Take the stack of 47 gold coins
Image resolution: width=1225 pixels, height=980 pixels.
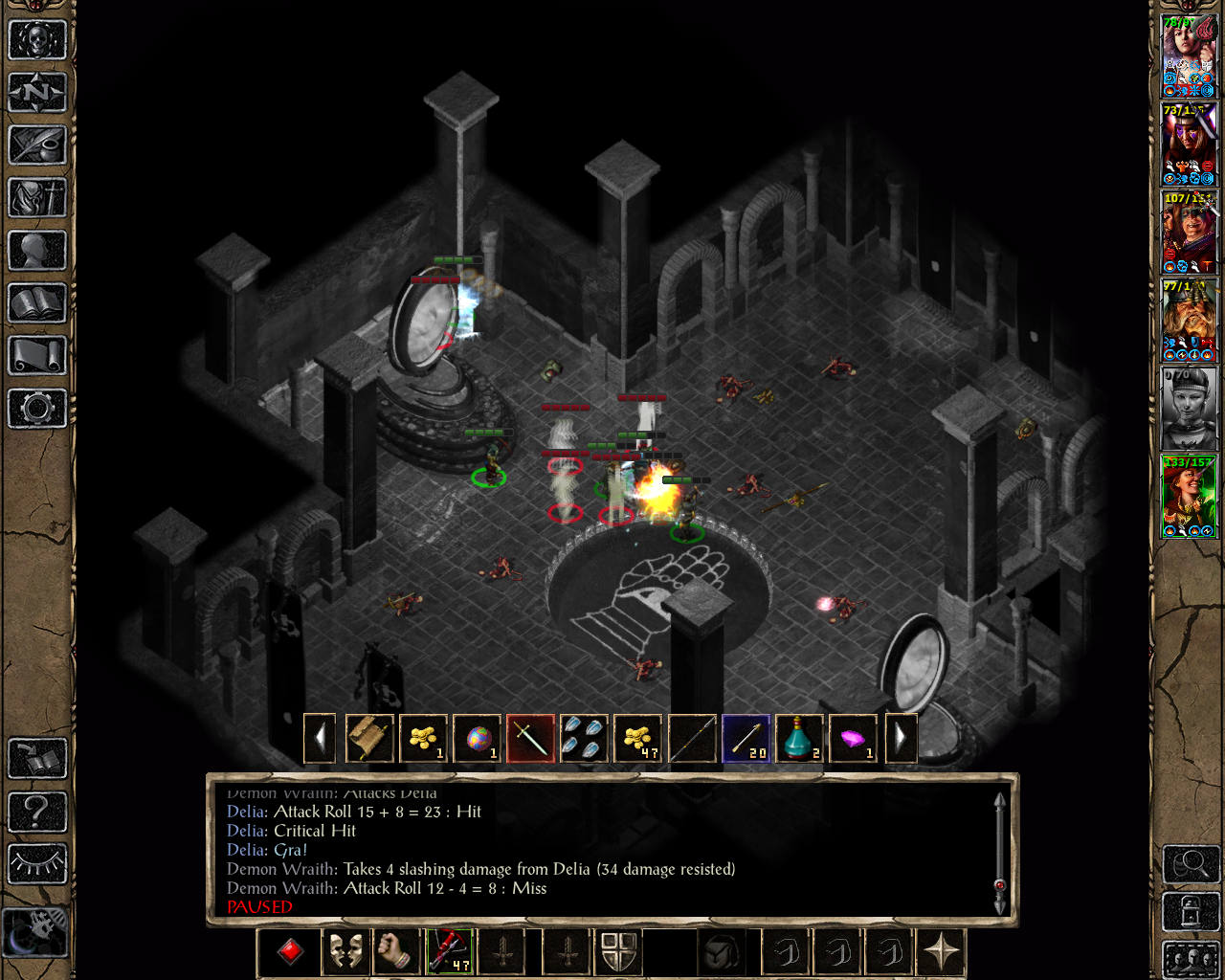[637, 739]
